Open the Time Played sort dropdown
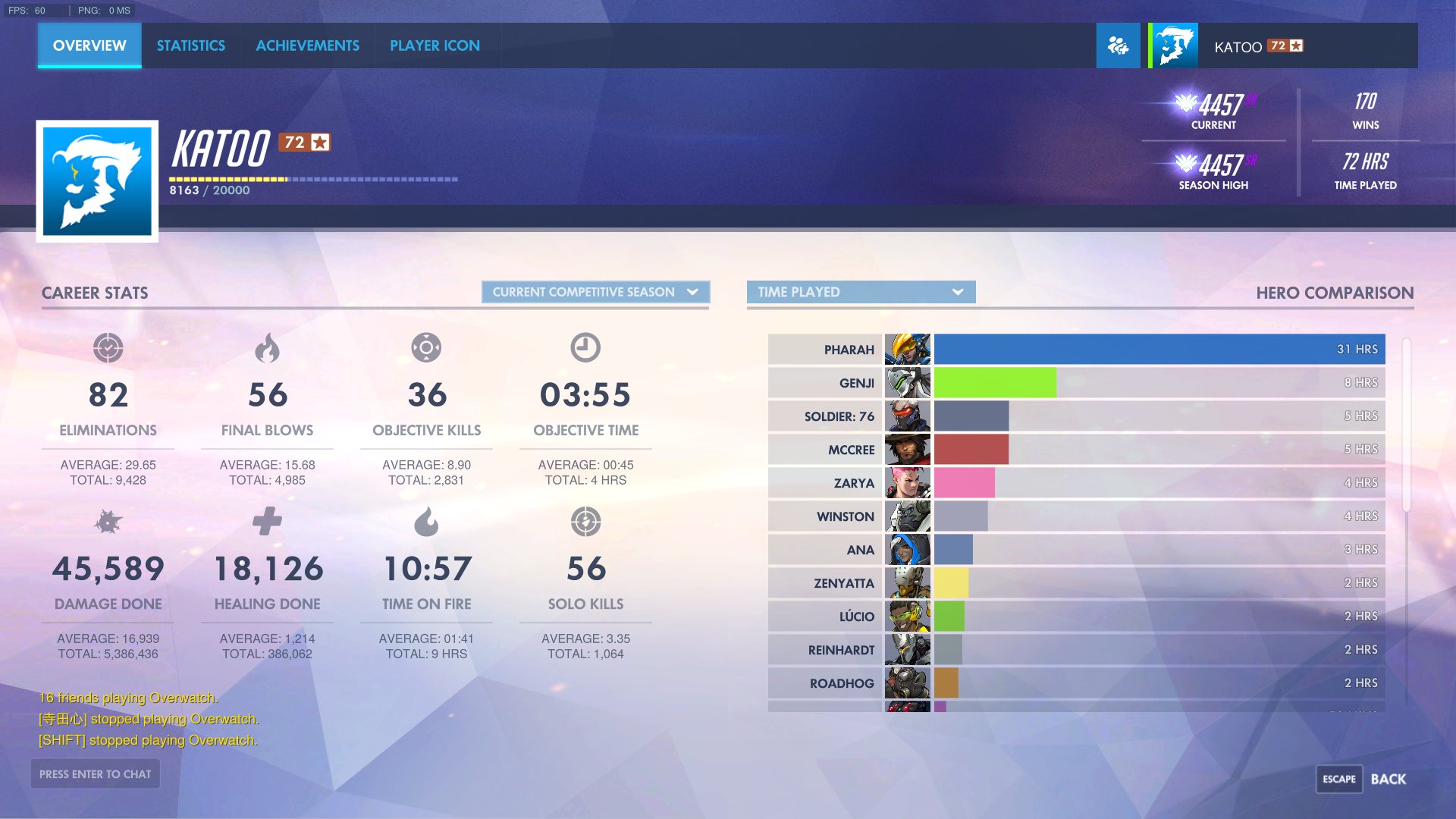The image size is (1456, 819). coord(861,292)
